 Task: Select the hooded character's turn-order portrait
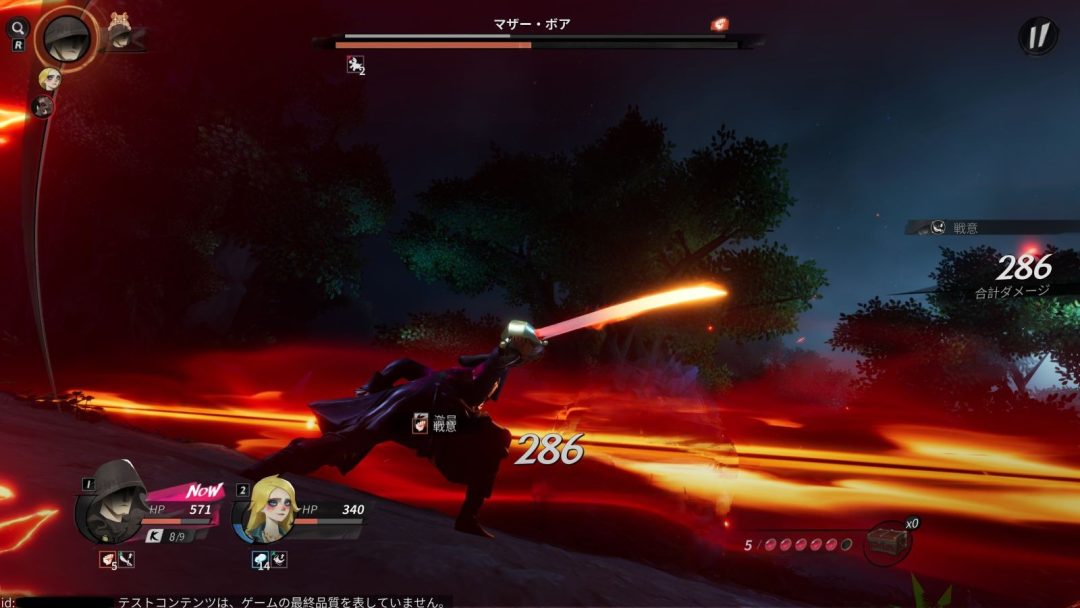(67, 37)
